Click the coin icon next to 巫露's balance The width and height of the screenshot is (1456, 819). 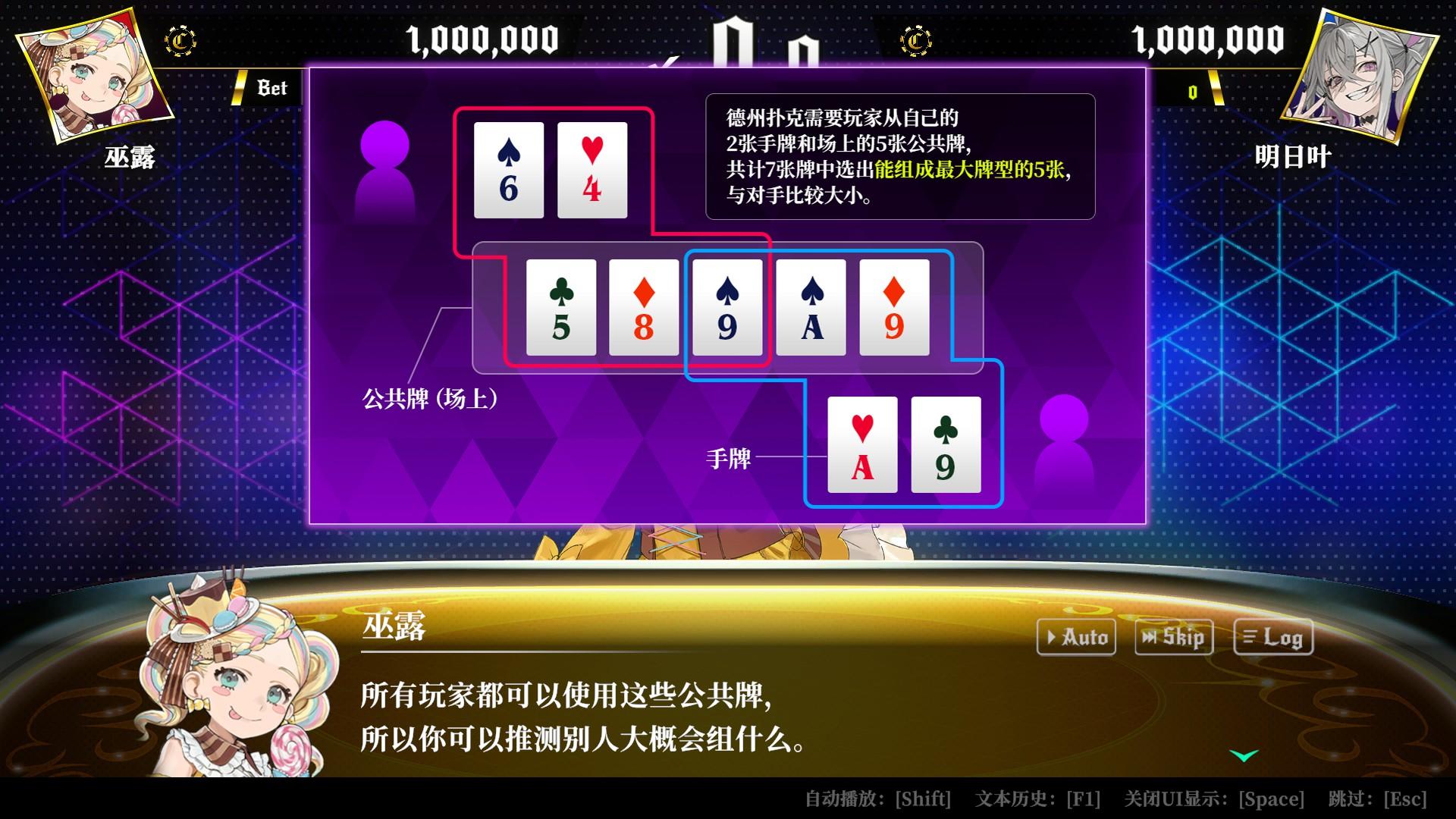(x=178, y=42)
